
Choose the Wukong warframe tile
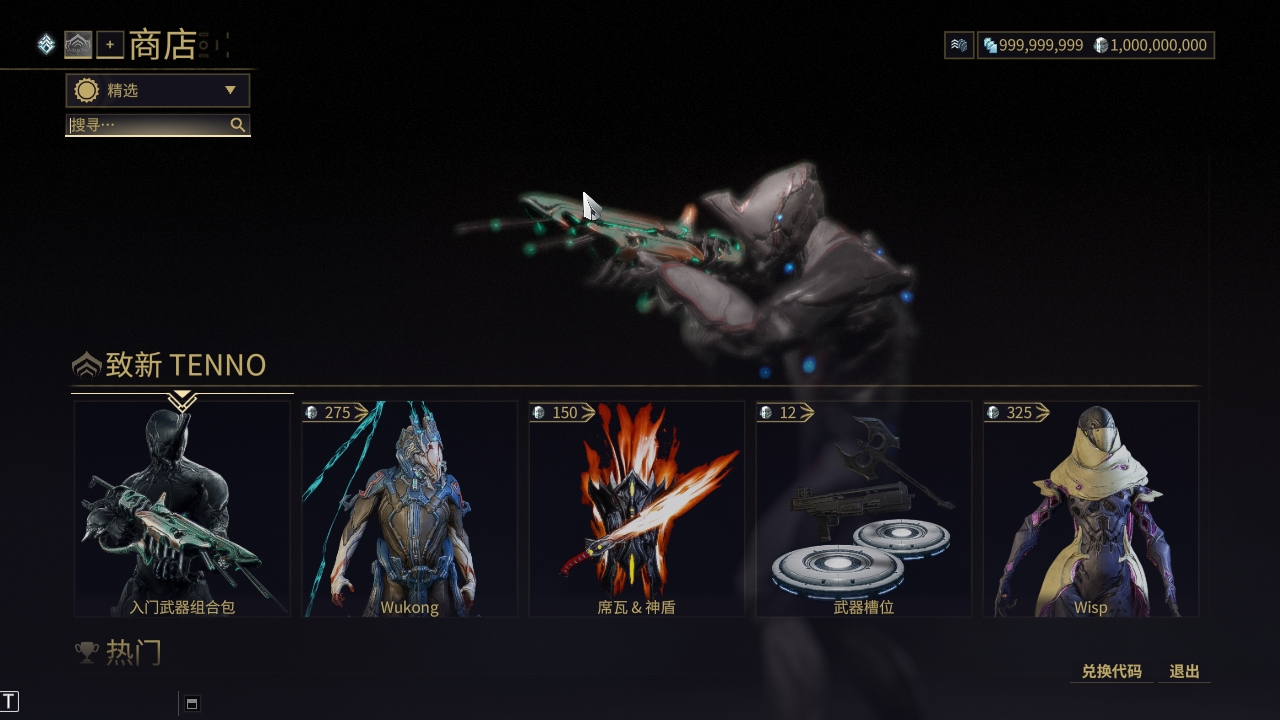click(x=409, y=509)
